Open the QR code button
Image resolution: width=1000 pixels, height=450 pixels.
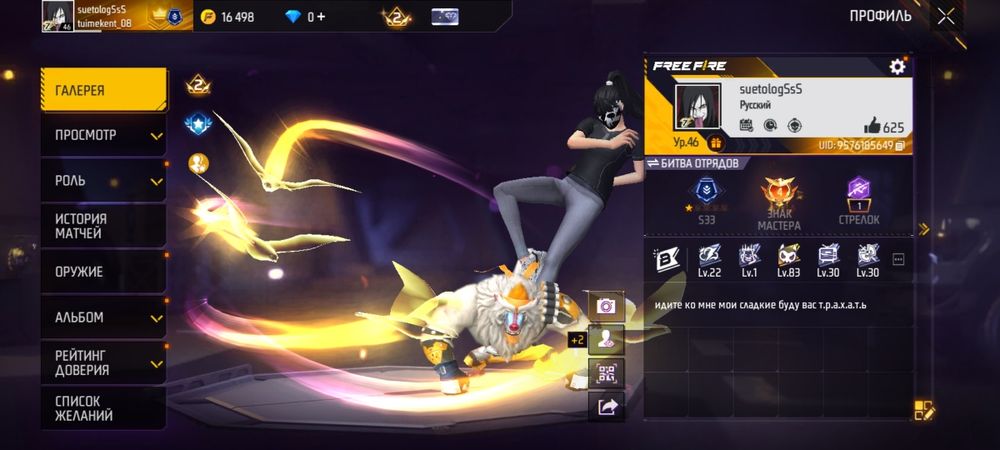[x=606, y=373]
